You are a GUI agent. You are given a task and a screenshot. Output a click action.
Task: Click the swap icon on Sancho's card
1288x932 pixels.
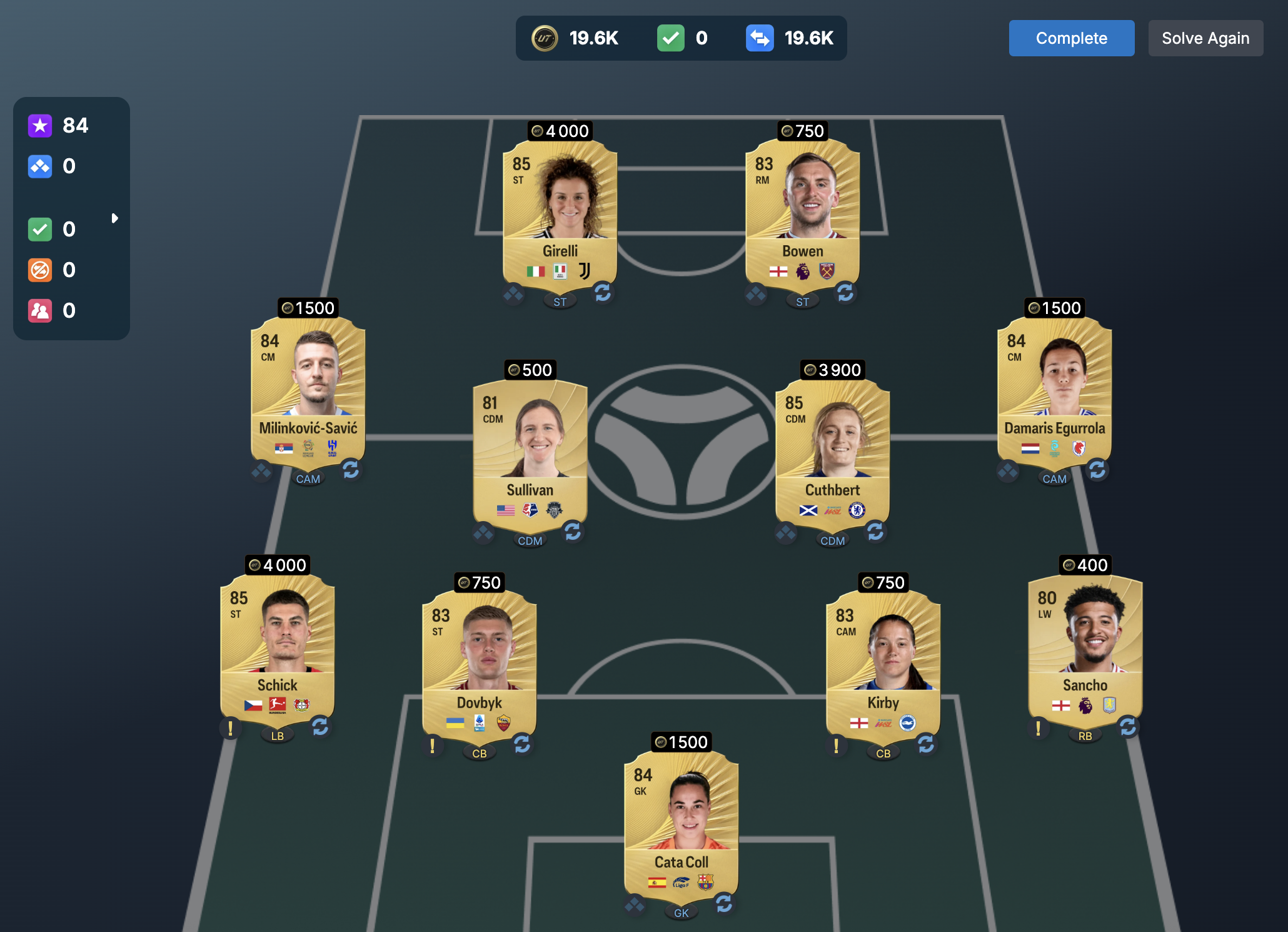1128,727
